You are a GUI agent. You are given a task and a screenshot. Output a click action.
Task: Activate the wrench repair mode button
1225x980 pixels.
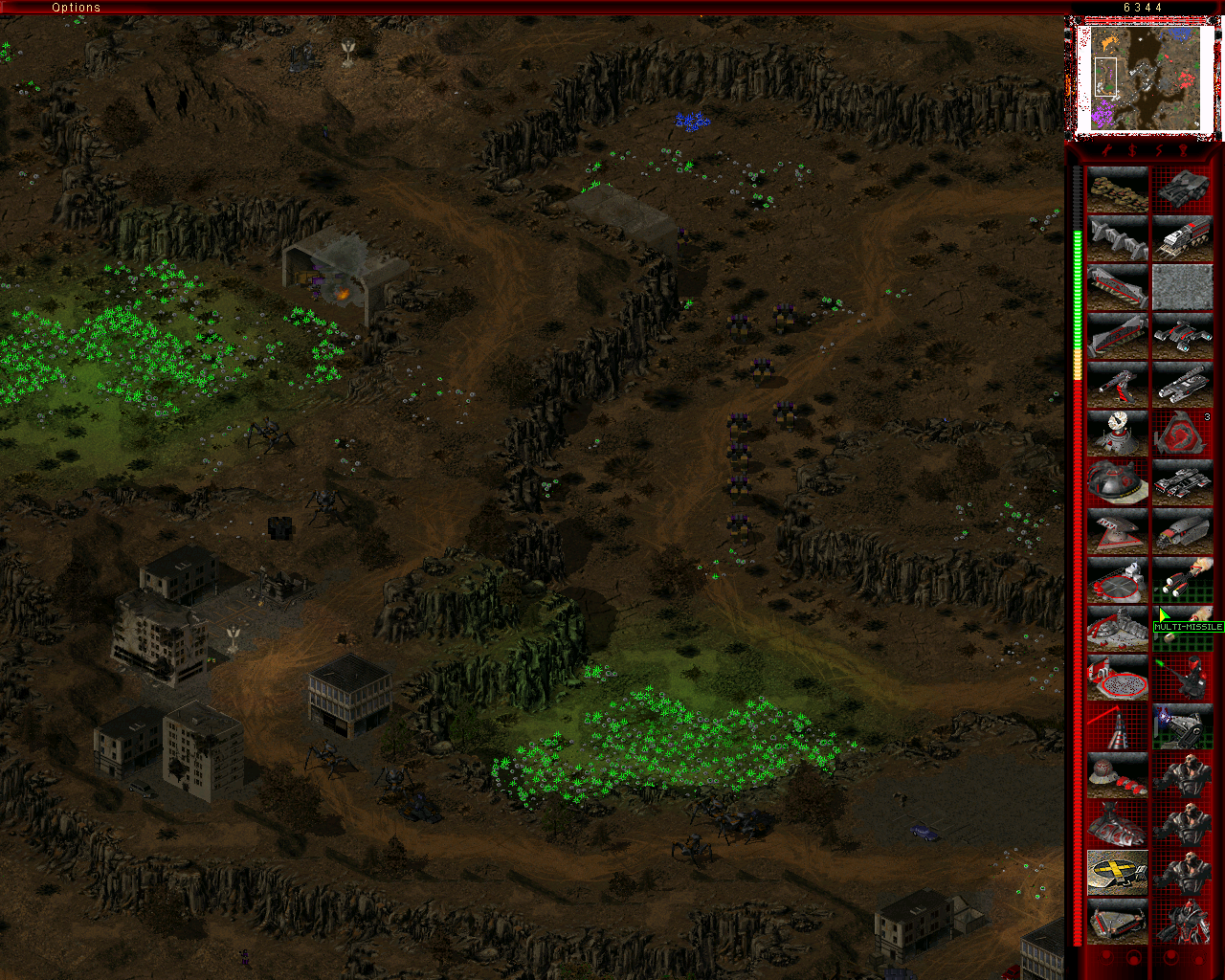coord(1104,151)
